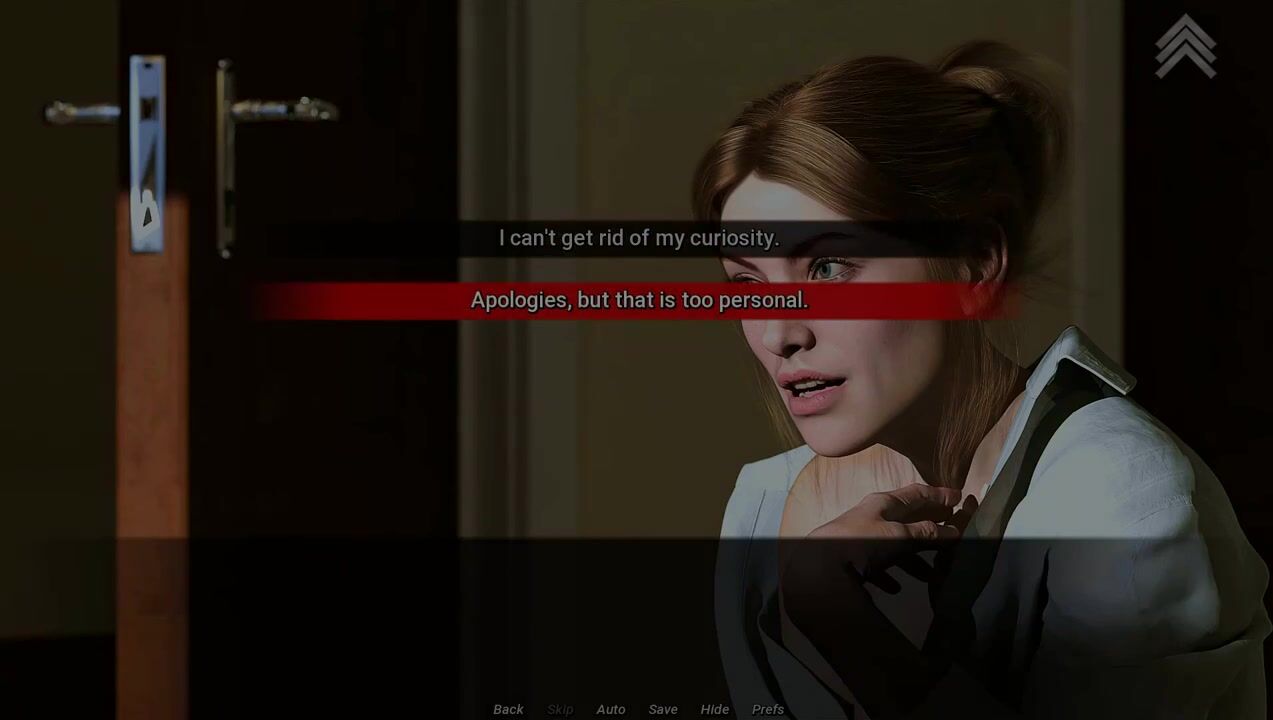
Task: Select "Apologies, but that is too personal."
Action: tap(638, 300)
